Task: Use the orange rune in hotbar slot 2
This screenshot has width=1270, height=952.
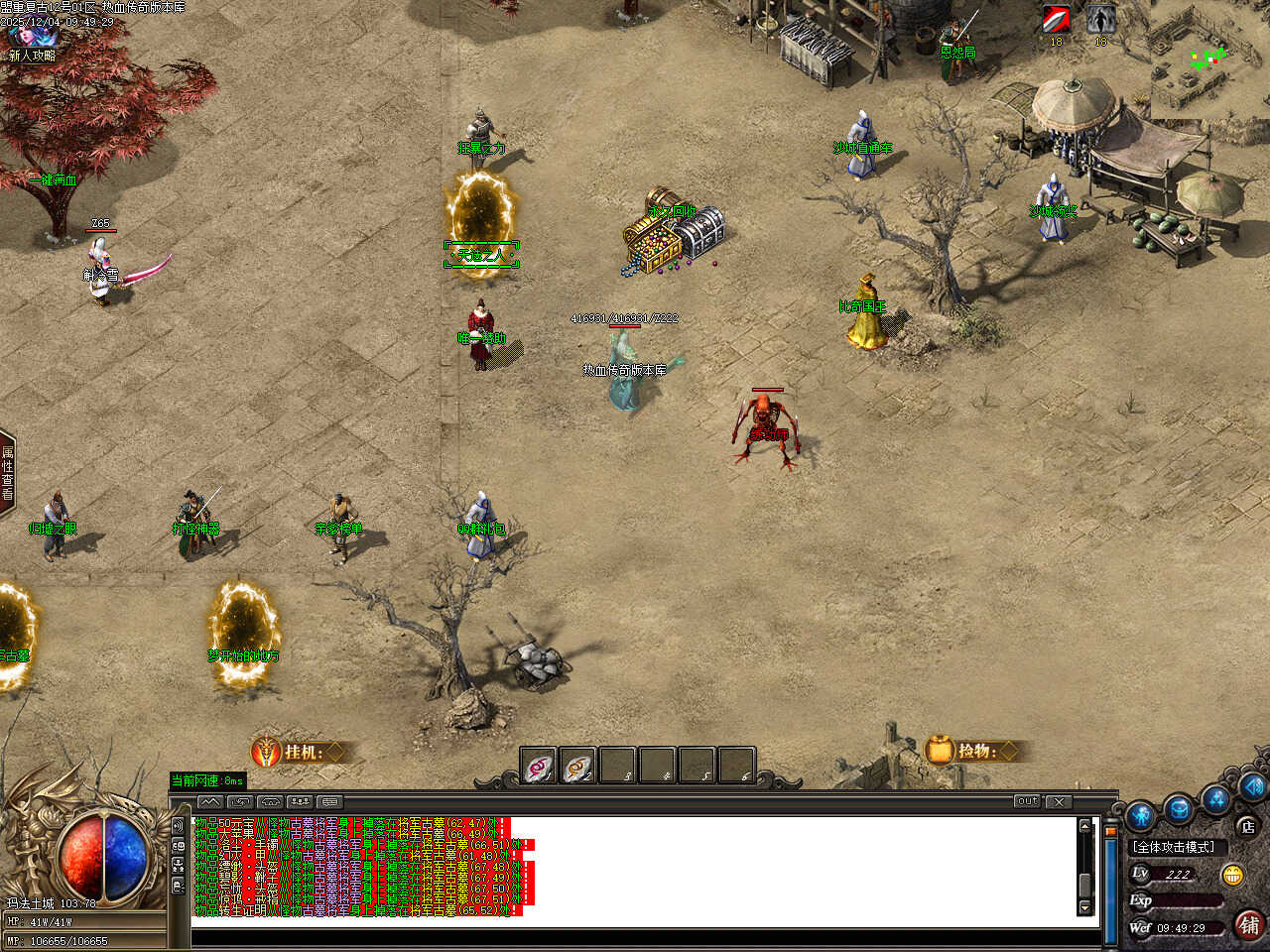Action: pyautogui.click(x=578, y=767)
